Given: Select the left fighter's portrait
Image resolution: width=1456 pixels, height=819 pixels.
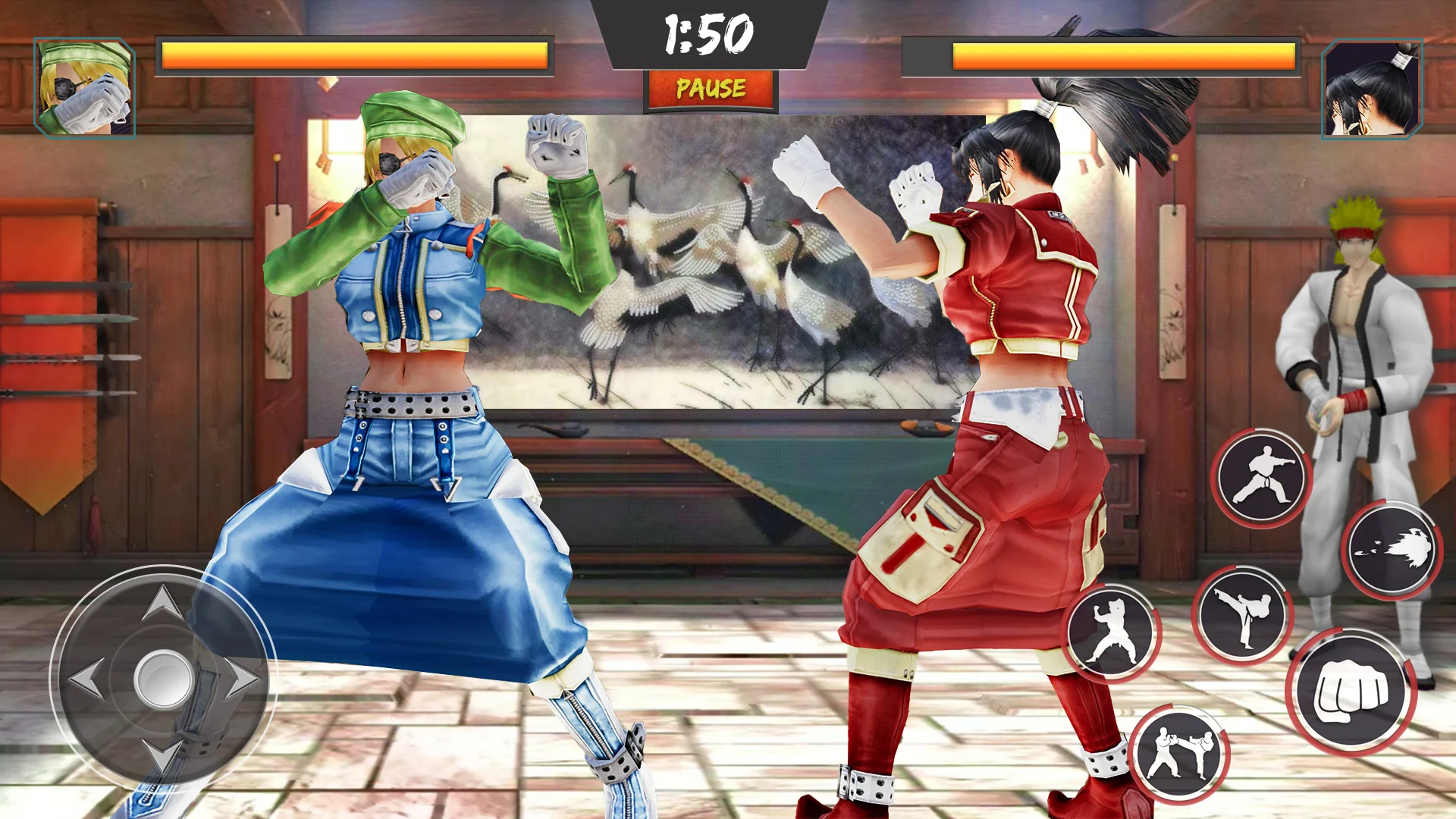Looking at the screenshot, I should tap(83, 87).
